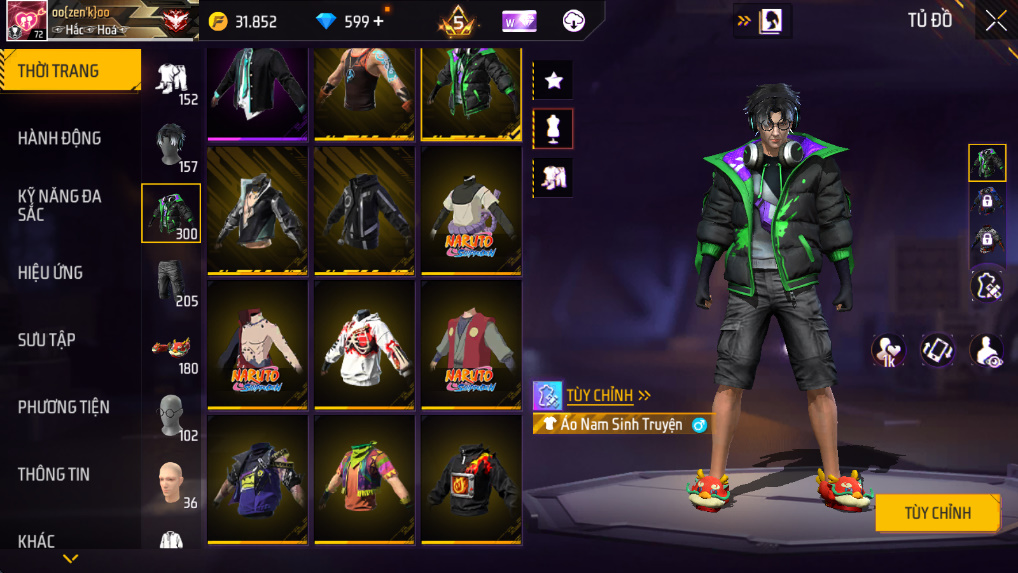Viewport: 1018px width, 573px height.
Task: Select the black hoodie with flame emblem
Action: 470,479
